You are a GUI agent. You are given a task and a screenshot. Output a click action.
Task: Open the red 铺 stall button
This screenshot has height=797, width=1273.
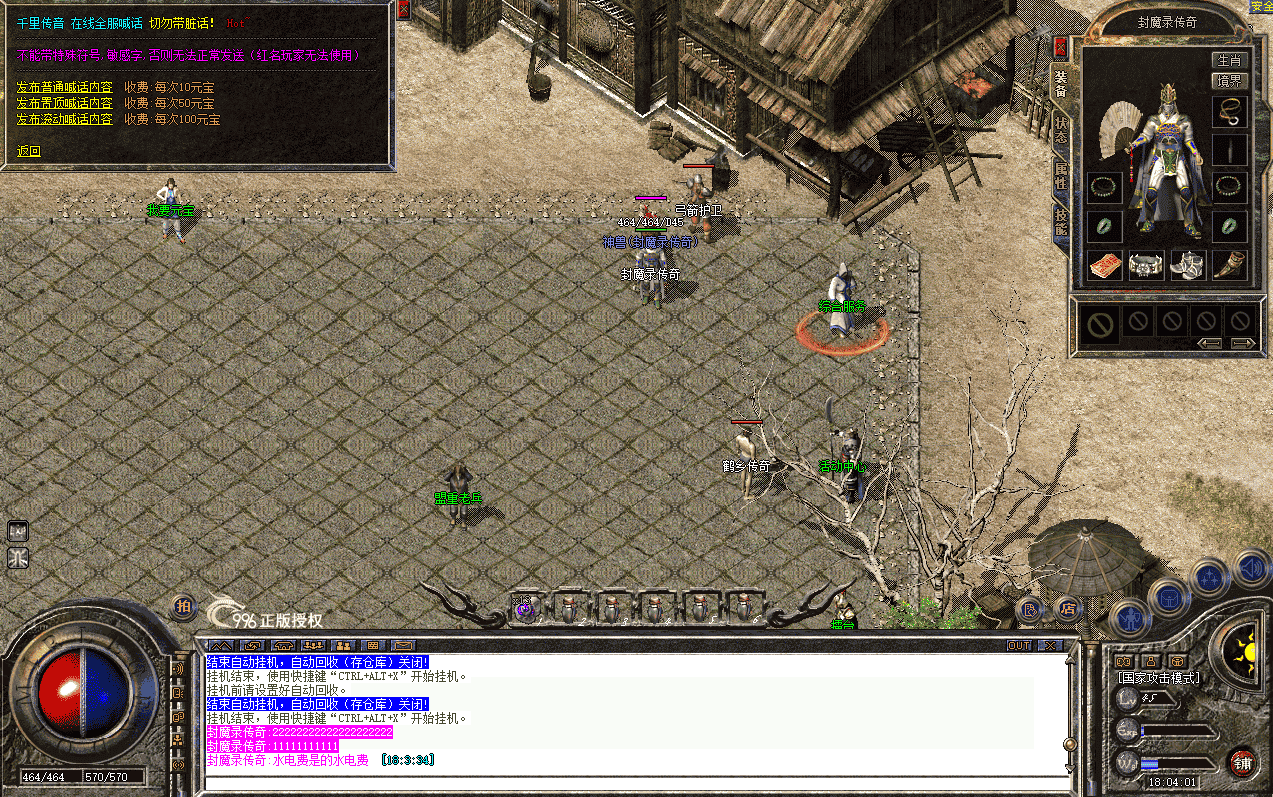(x=1243, y=763)
